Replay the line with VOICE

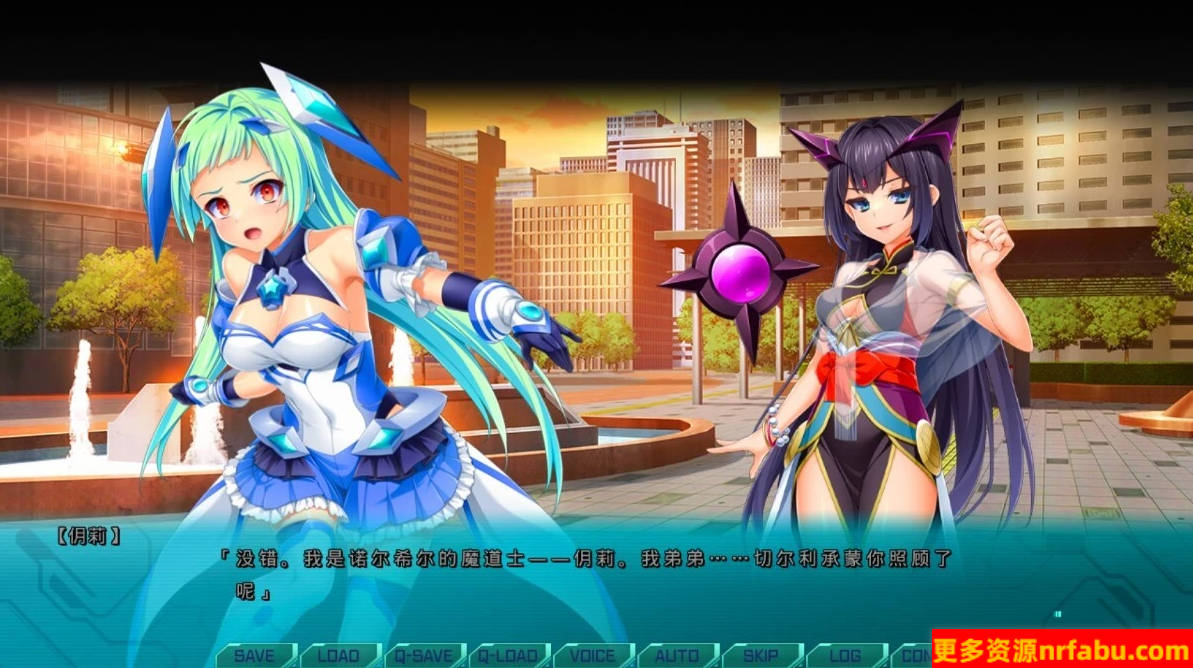pyautogui.click(x=593, y=656)
